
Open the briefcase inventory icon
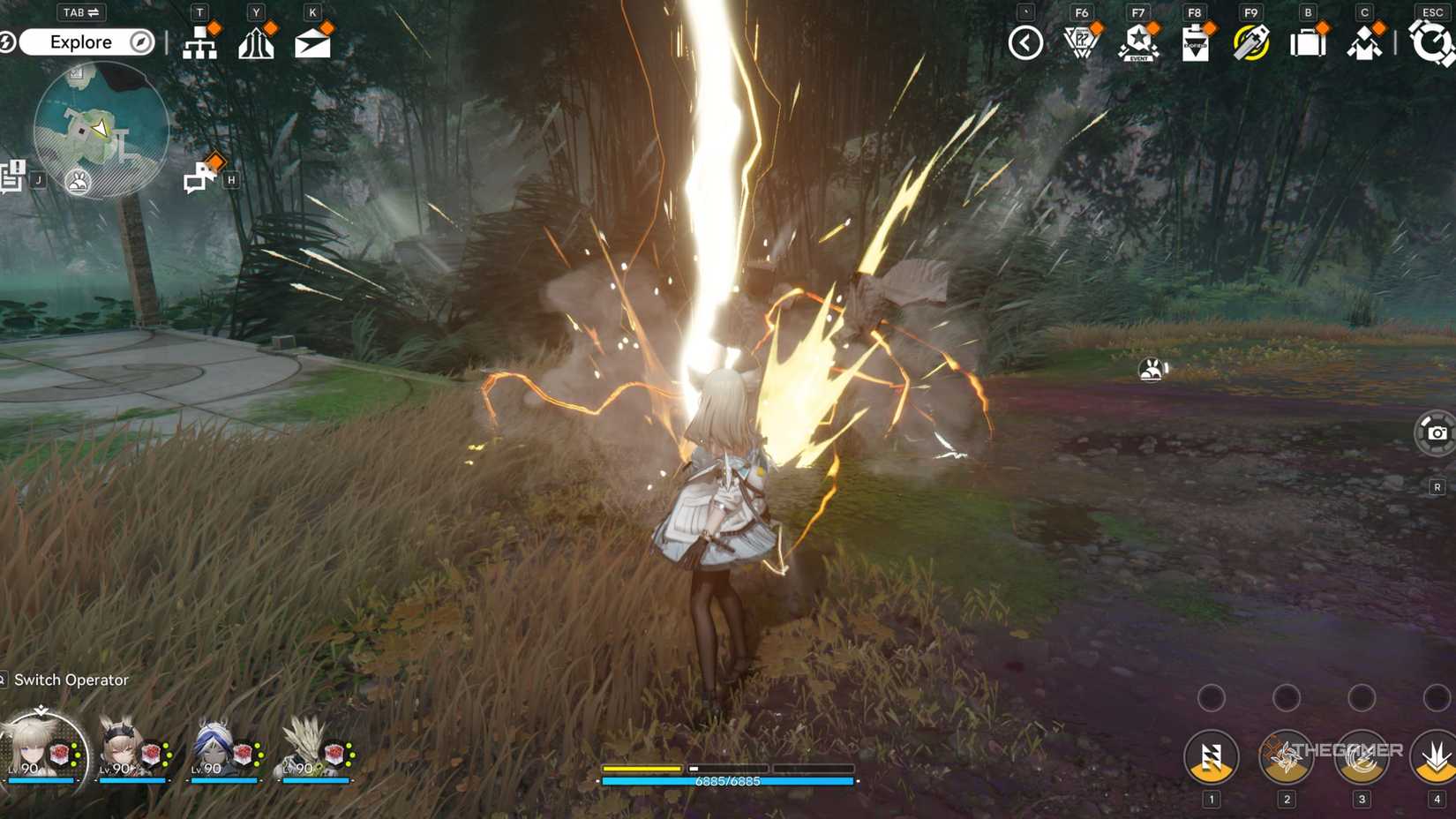pyautogui.click(x=1309, y=41)
